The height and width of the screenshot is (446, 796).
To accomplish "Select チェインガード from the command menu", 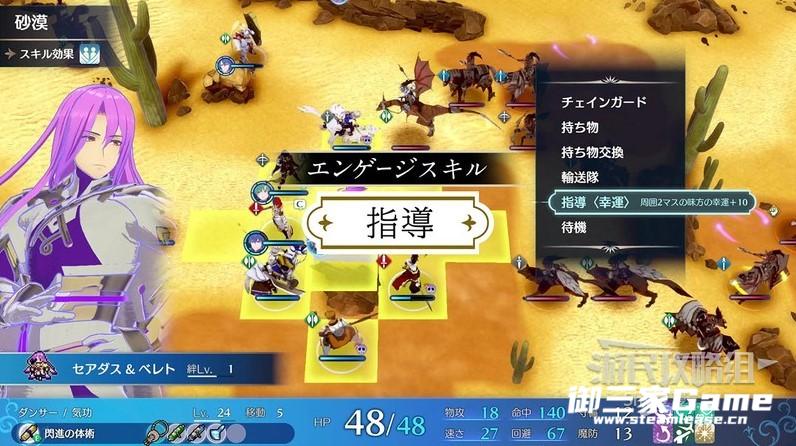I will [603, 102].
